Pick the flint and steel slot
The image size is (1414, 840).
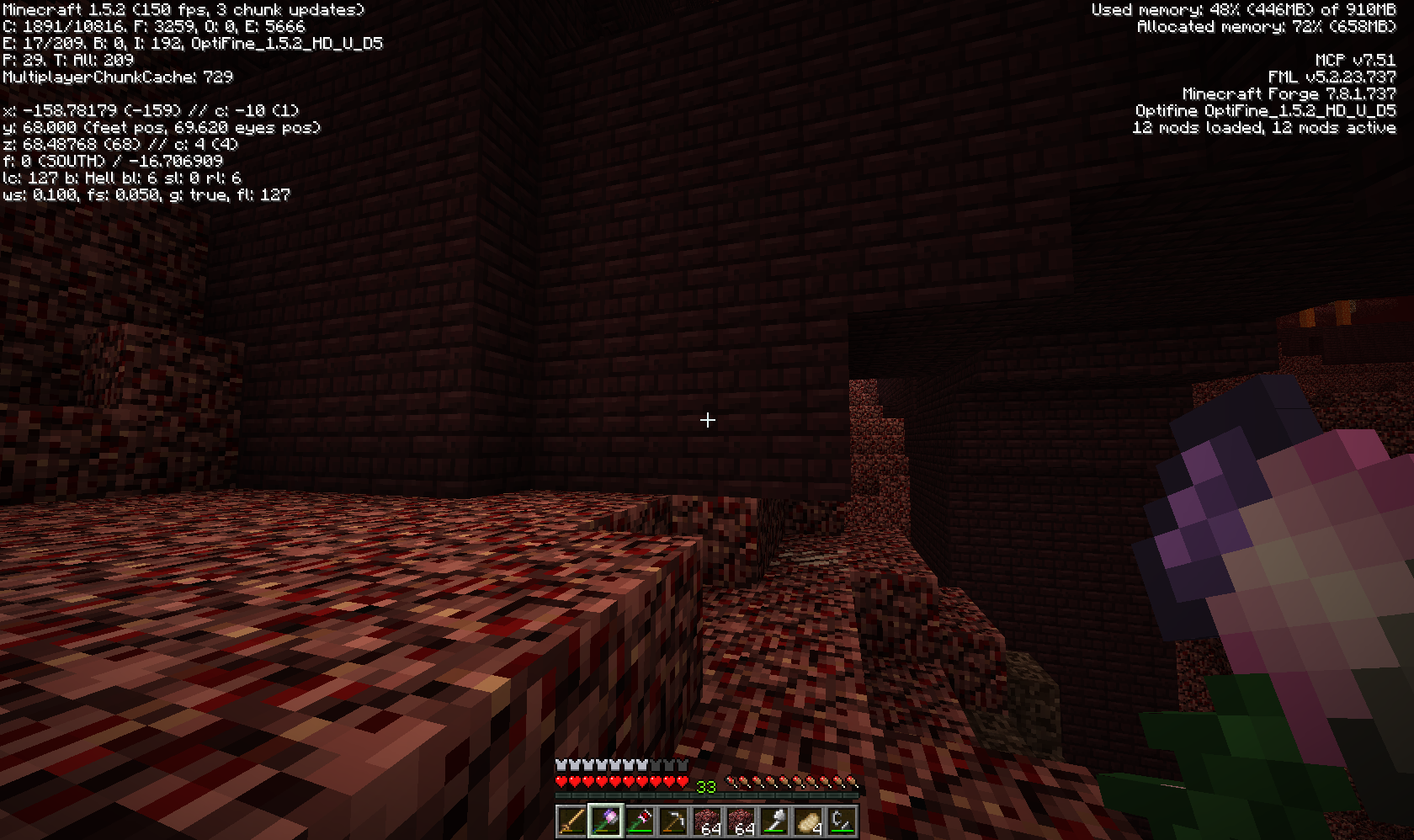[x=842, y=821]
